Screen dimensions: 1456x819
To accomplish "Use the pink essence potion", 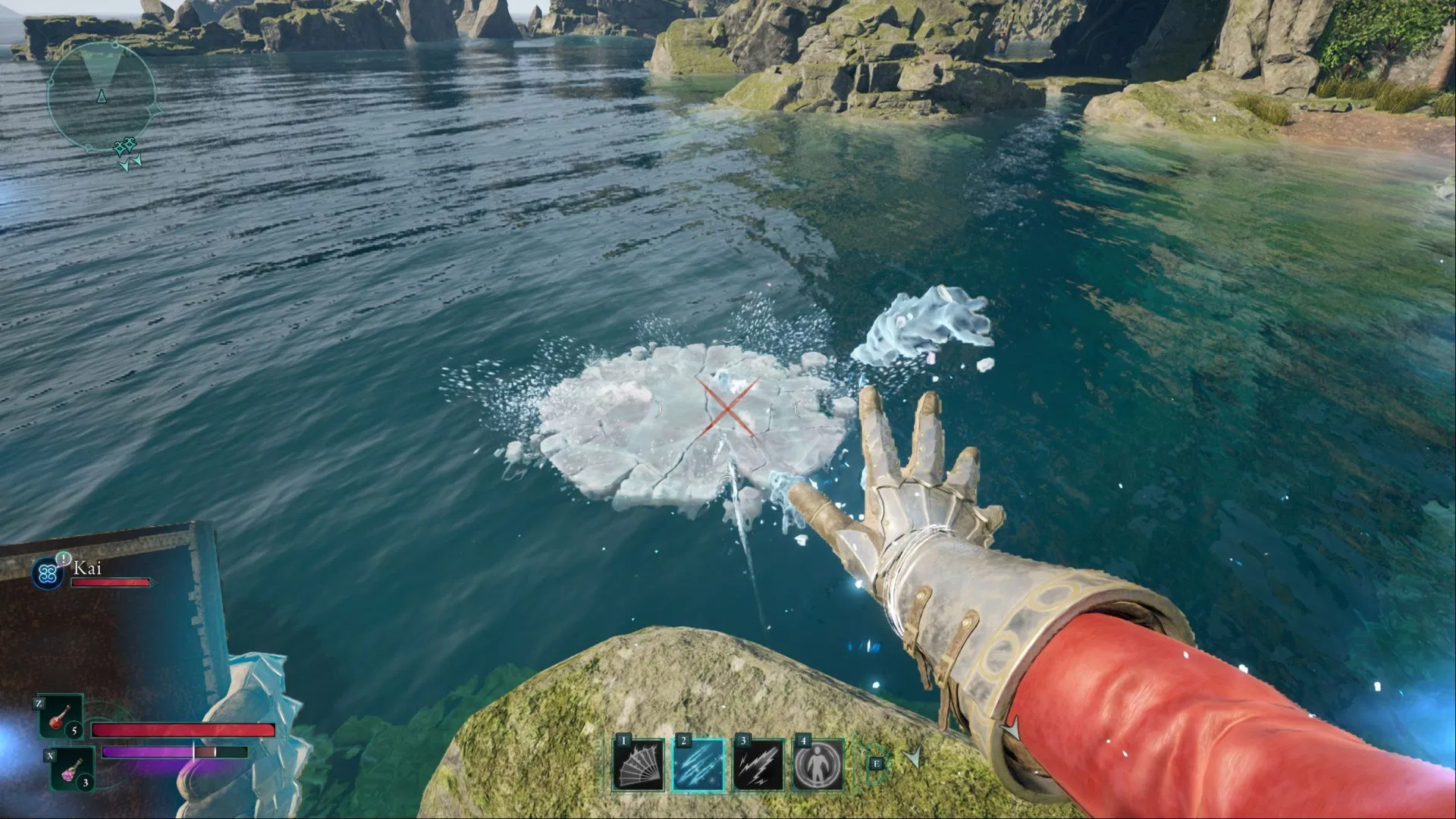I will click(x=72, y=769).
